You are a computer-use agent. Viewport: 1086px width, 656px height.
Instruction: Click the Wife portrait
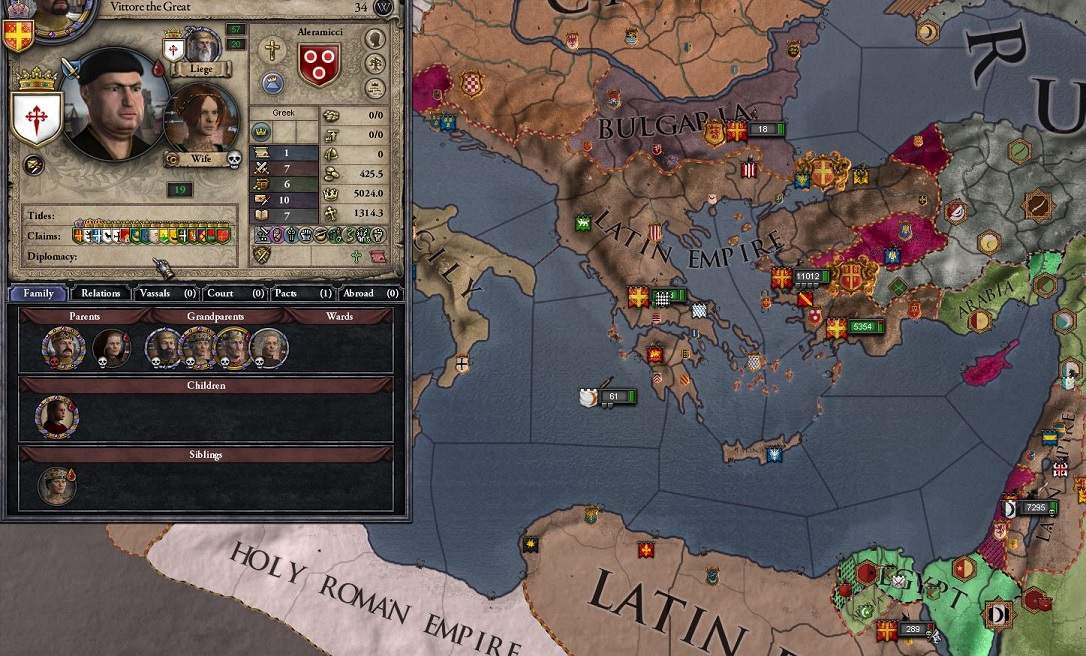click(x=200, y=119)
